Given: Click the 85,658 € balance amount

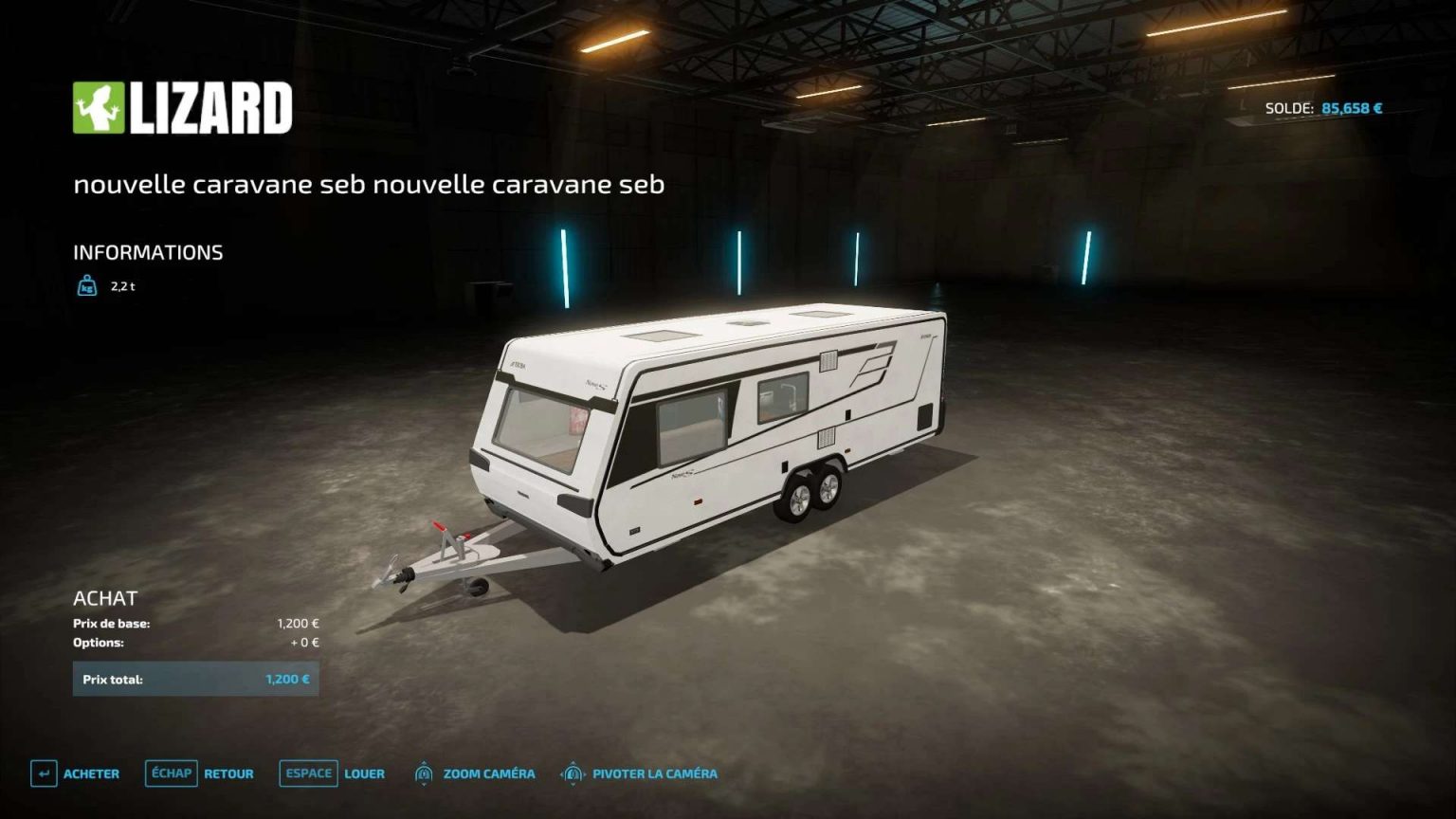Looking at the screenshot, I should 1351,107.
